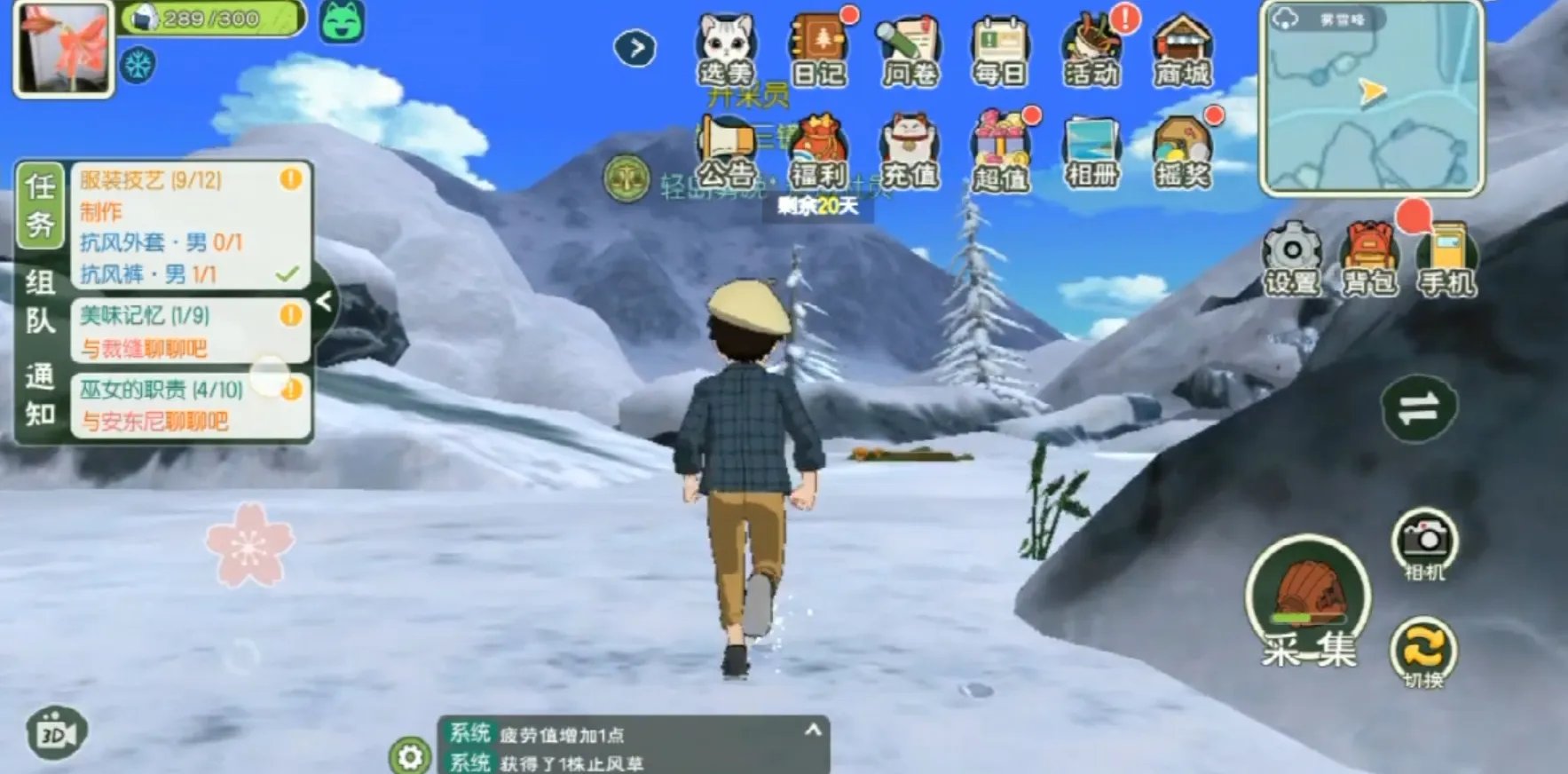Screen dimensions: 1568x774
Task: Toggle the 3D camera view button
Action: point(57,733)
